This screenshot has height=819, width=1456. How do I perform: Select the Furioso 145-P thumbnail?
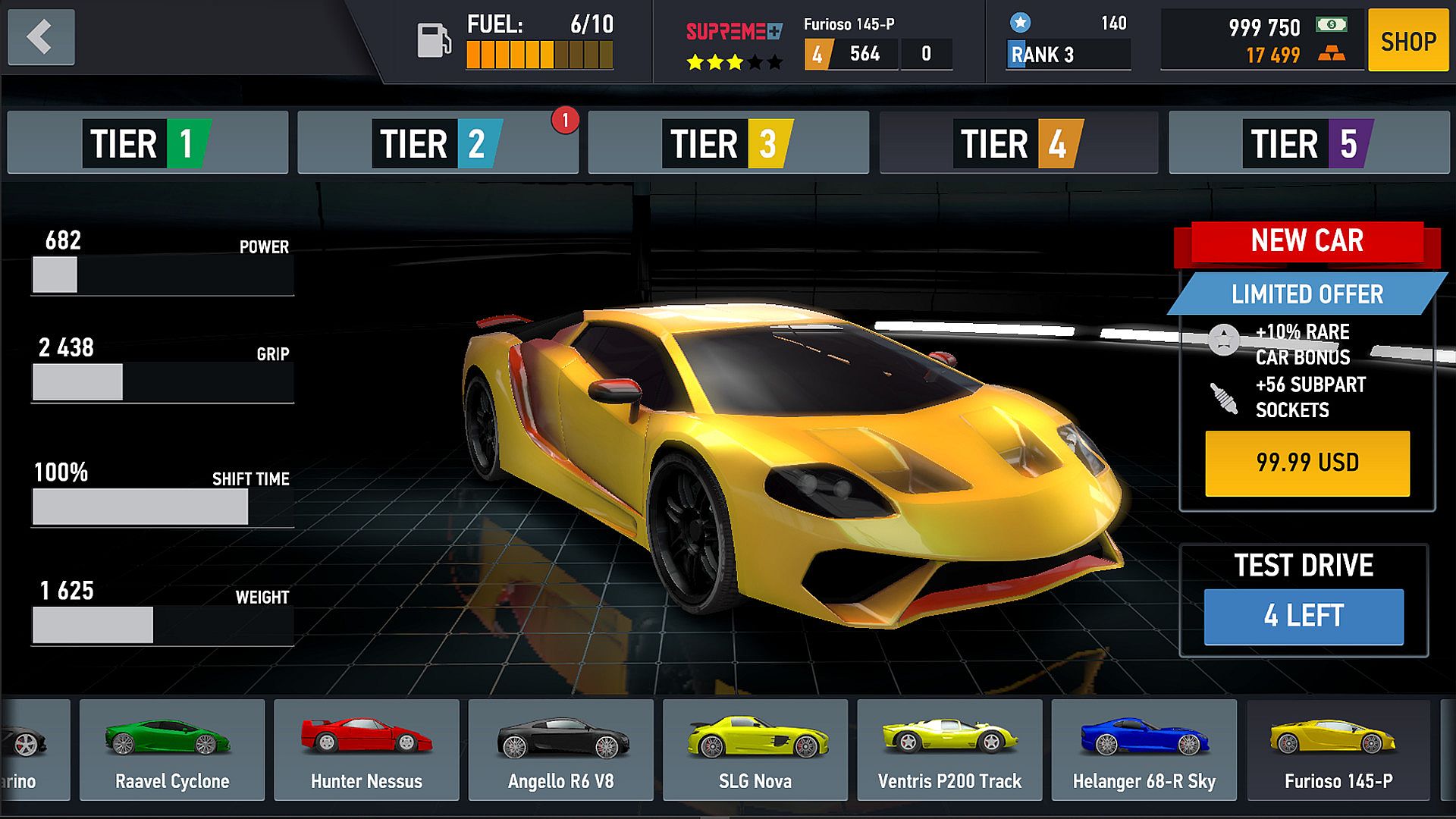pos(1338,749)
